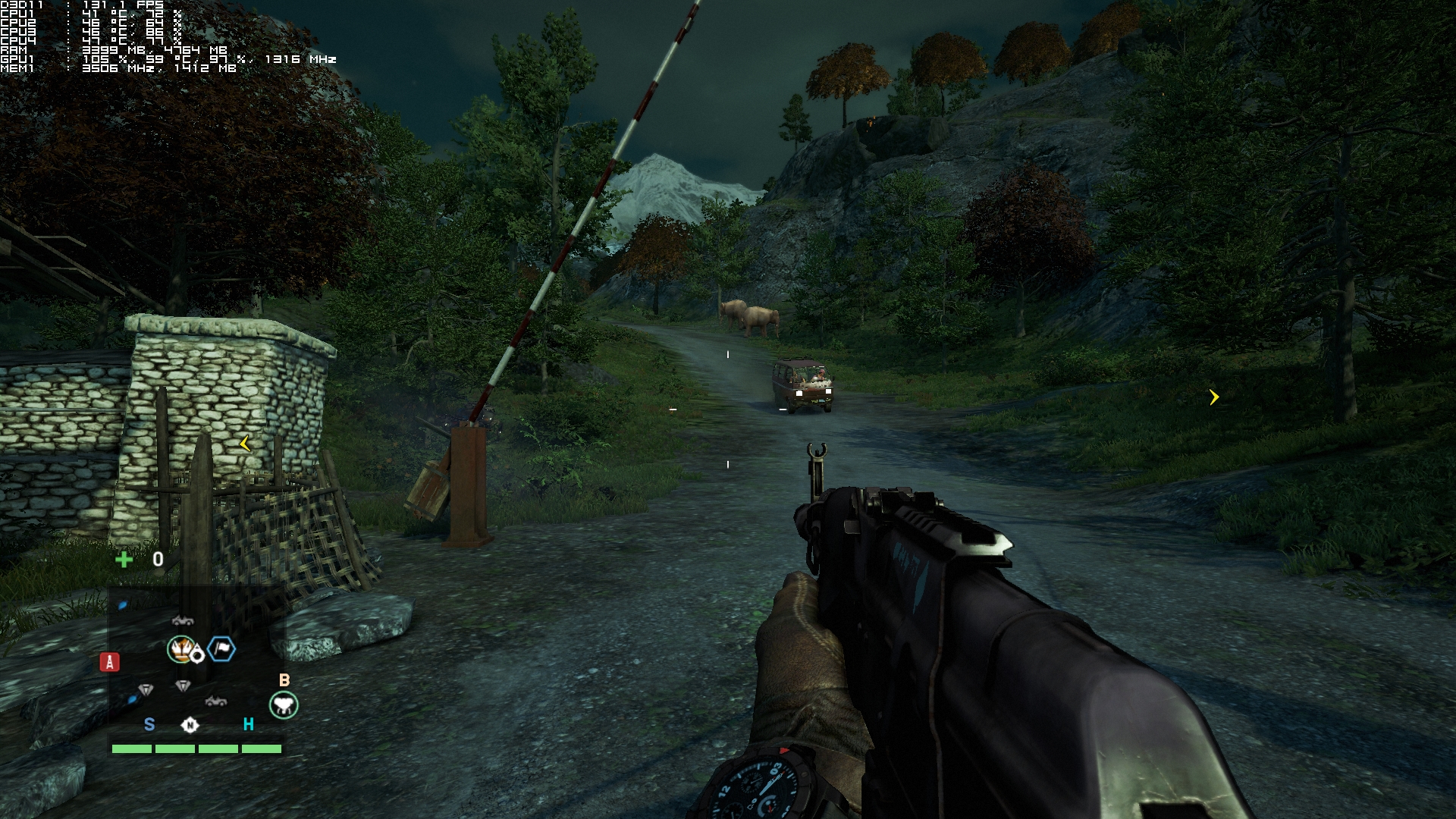Select the blue hexagon flag outpost marker
The width and height of the screenshot is (1456, 819).
click(x=221, y=648)
